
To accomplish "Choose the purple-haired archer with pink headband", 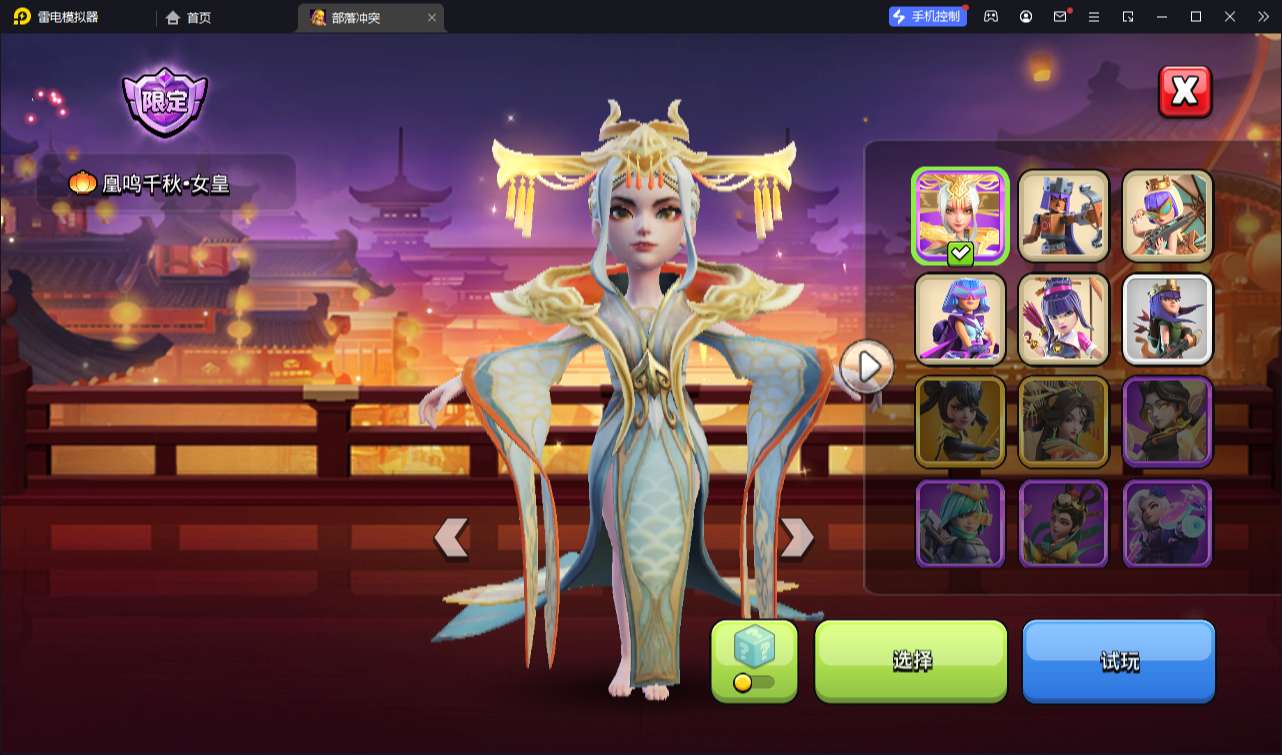I will [1063, 319].
